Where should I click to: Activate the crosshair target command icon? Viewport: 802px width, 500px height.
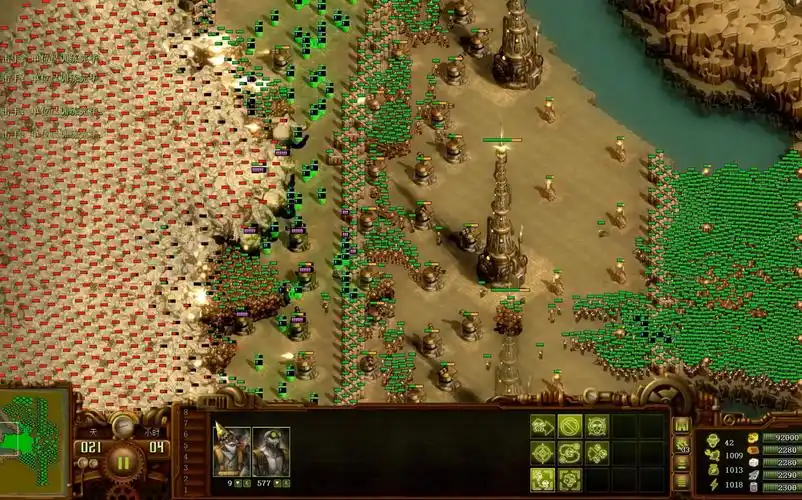pos(542,453)
